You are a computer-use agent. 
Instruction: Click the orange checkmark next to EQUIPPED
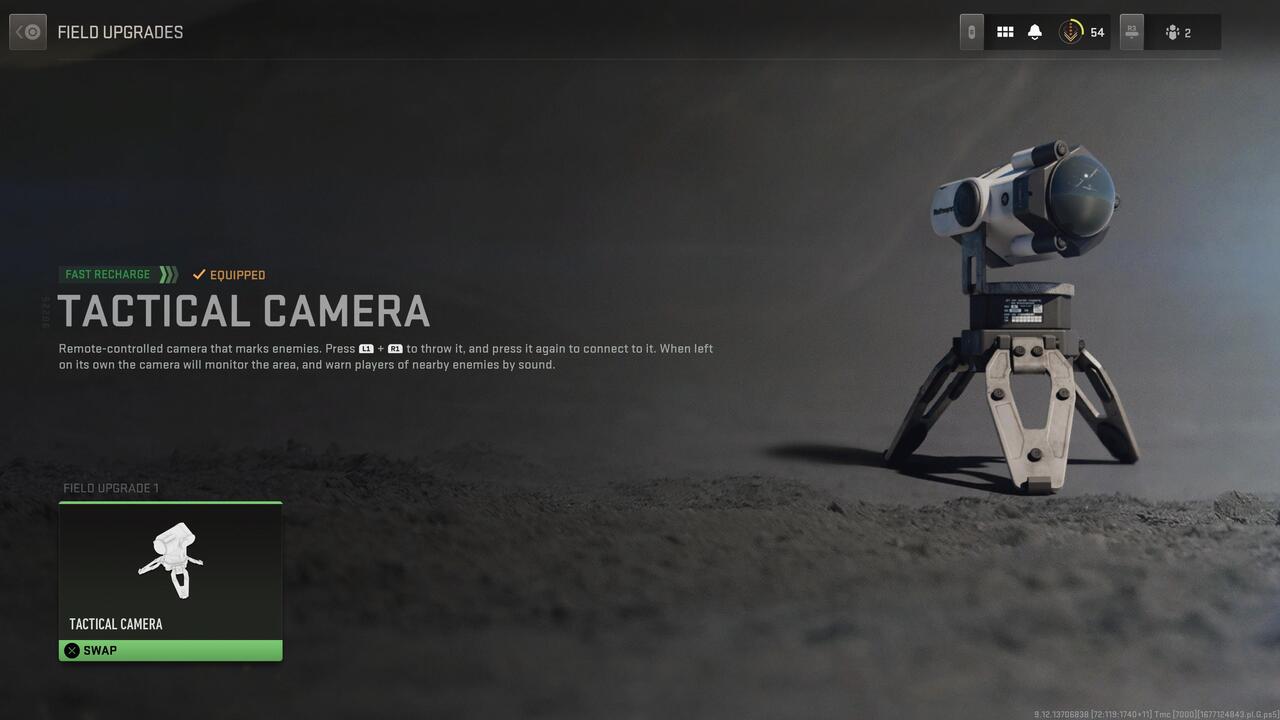tap(198, 274)
